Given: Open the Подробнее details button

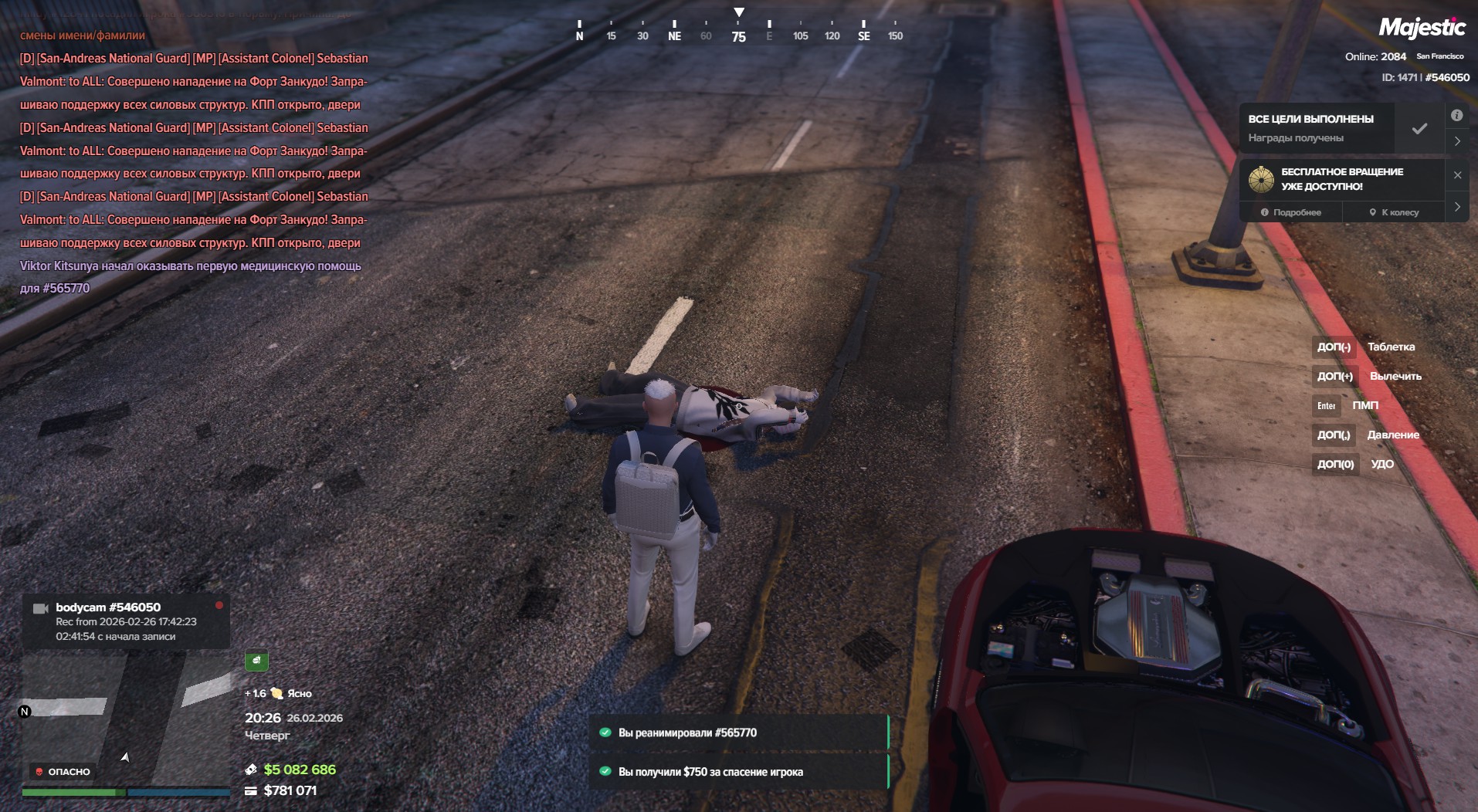Looking at the screenshot, I should point(1290,212).
